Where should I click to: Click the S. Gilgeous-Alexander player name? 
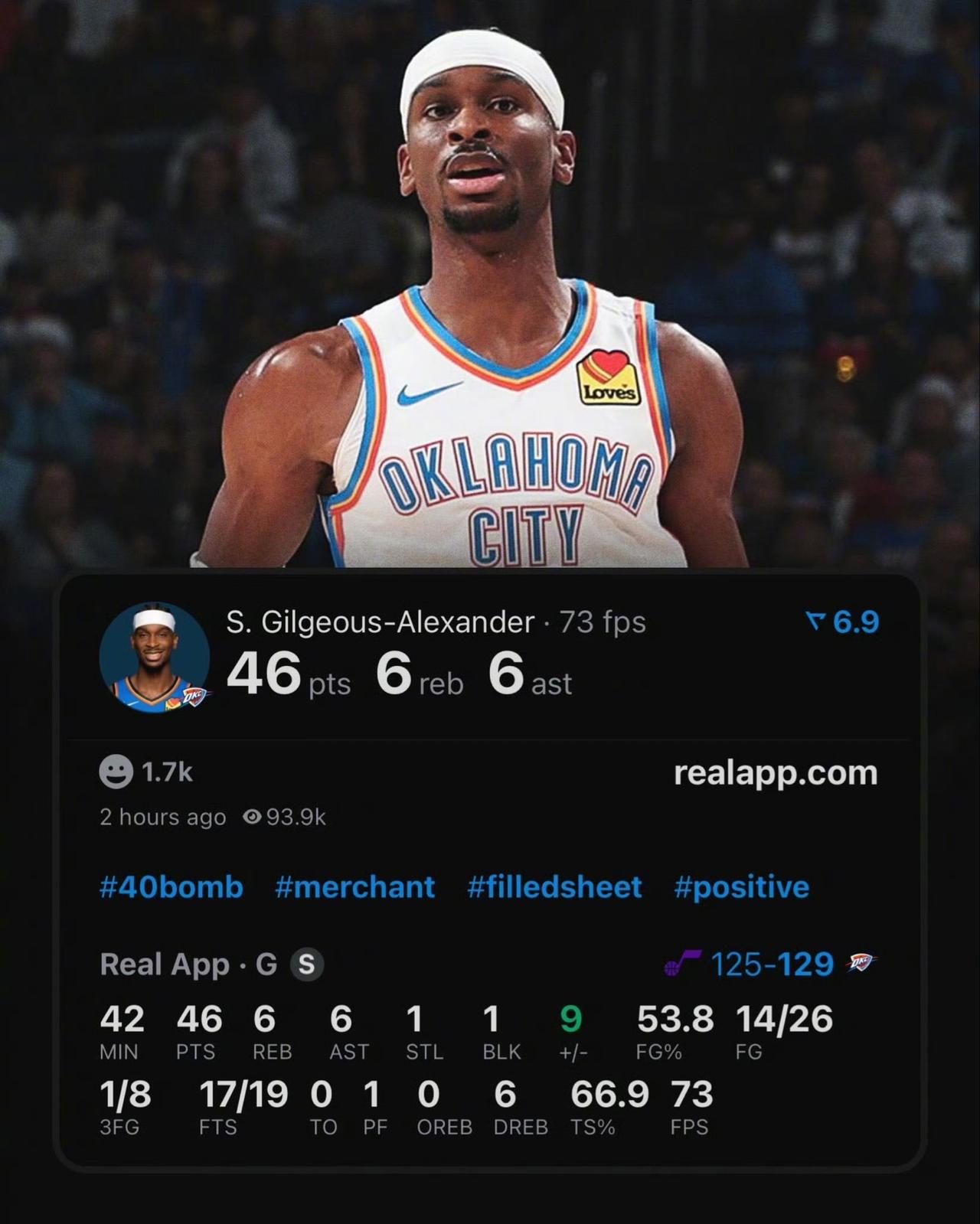(x=378, y=622)
